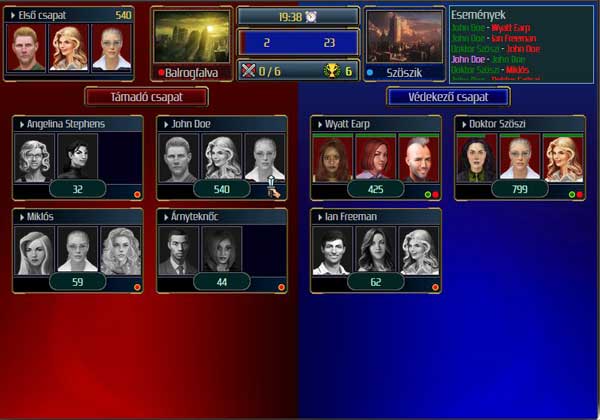Viewport: 600px width, 420px height.
Task: Select Wyatt Earp's defending squad
Action: point(375,159)
